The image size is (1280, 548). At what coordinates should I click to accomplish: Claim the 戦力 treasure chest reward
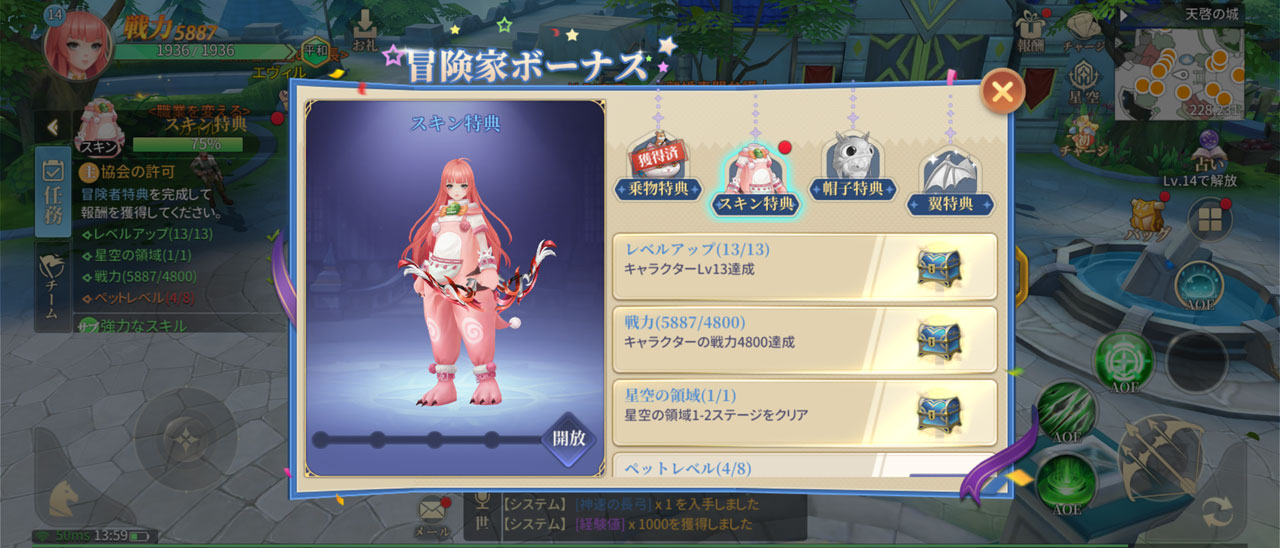(939, 340)
